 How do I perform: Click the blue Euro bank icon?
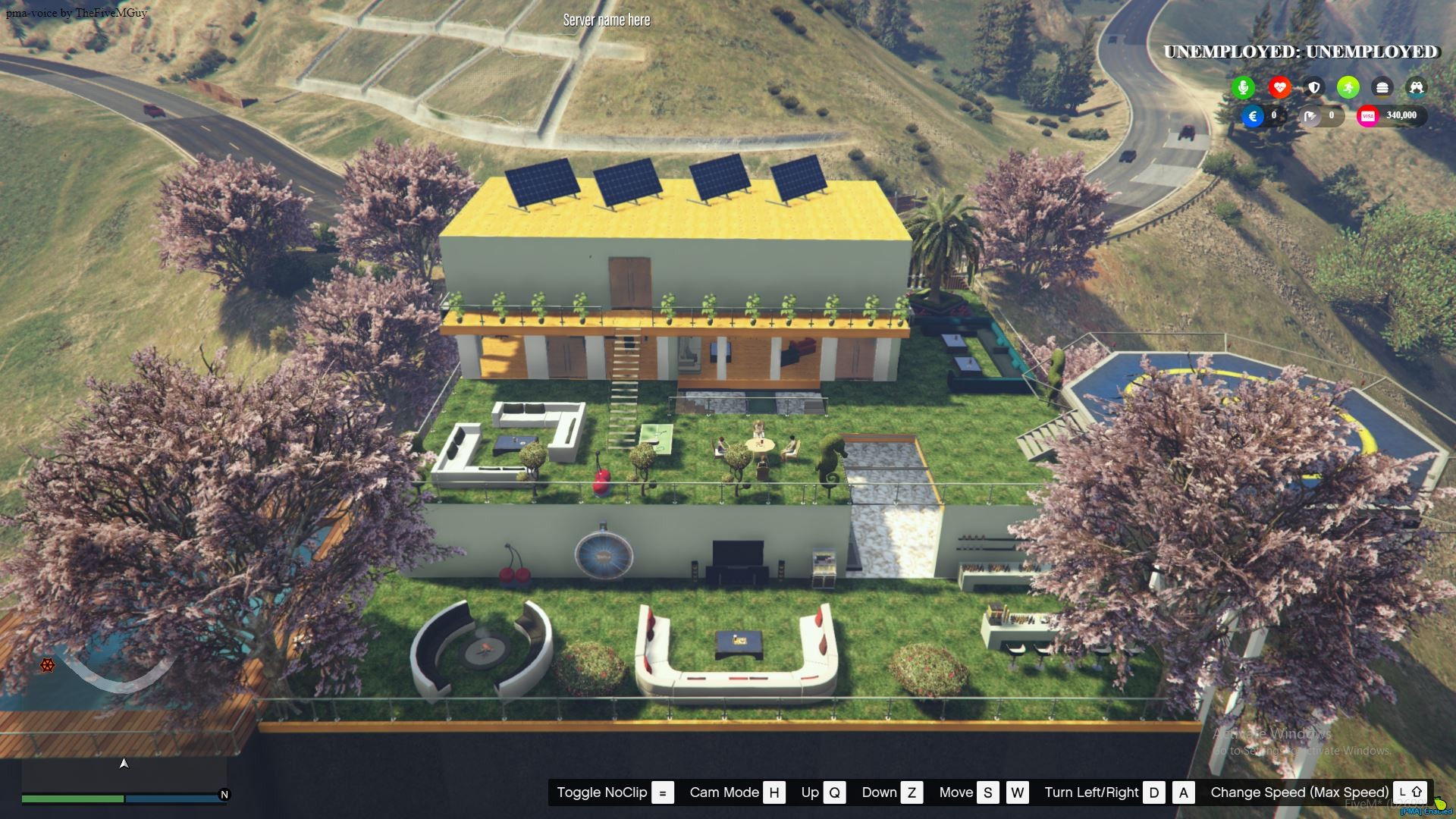(1253, 116)
